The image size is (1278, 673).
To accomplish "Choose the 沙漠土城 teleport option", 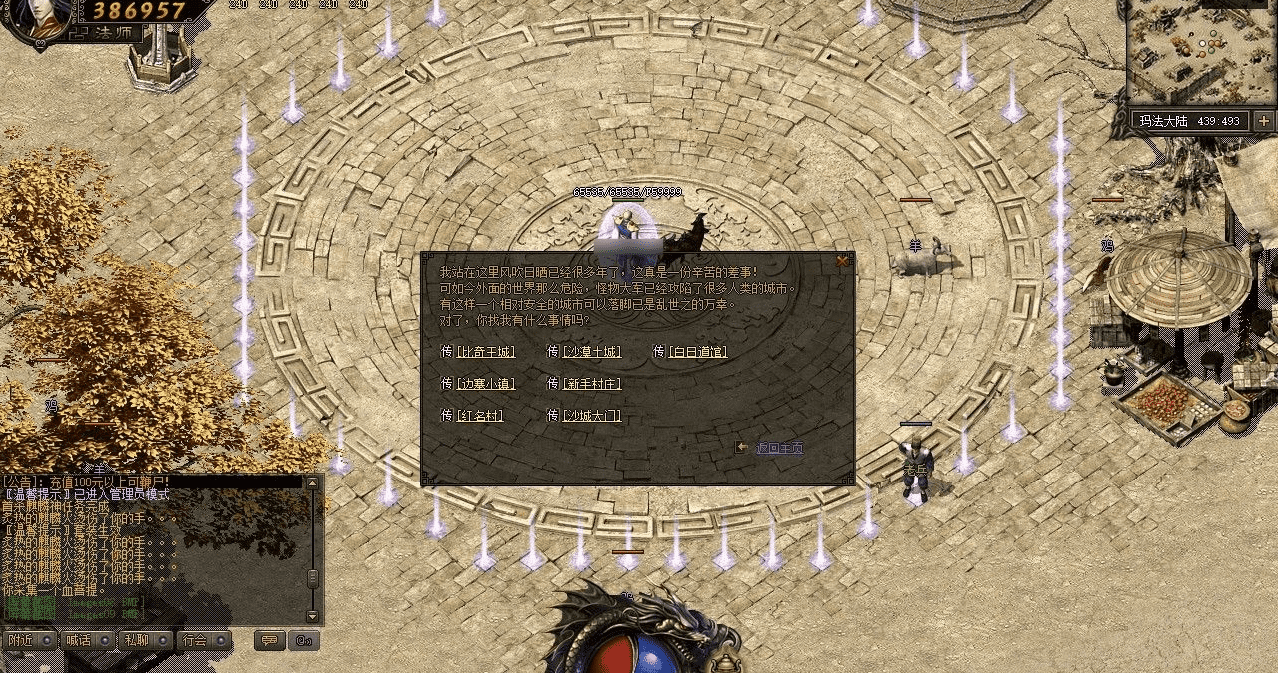I will pos(591,352).
